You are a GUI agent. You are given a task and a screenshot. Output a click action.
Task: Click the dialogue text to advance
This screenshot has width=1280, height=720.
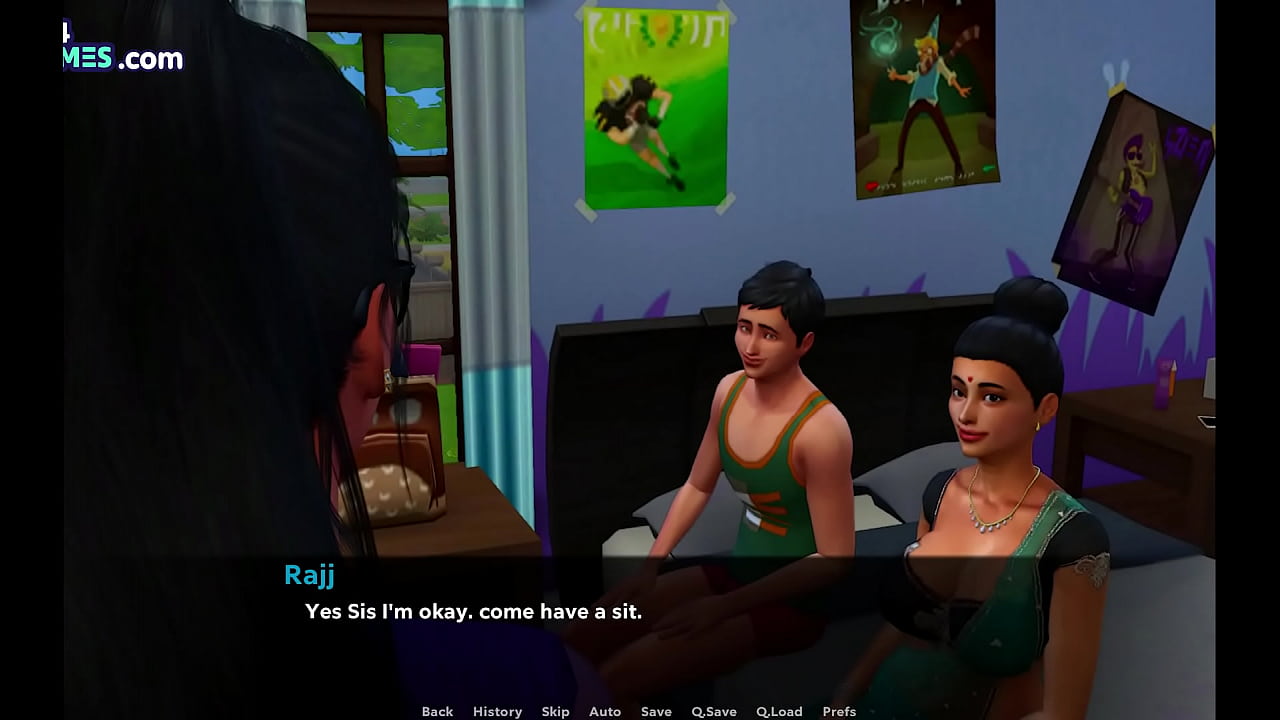click(x=471, y=611)
